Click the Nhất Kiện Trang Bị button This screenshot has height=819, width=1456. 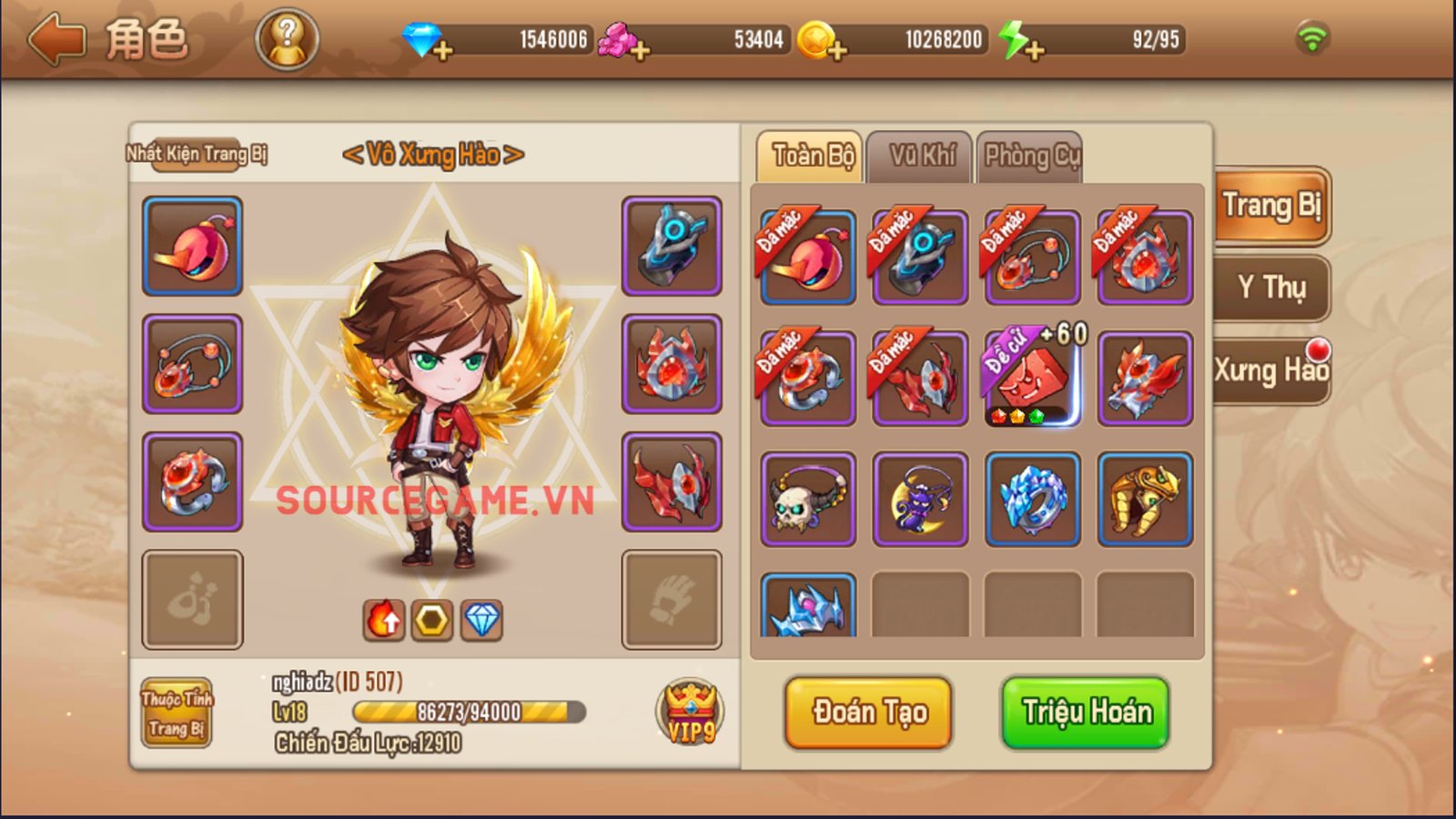coord(197,154)
